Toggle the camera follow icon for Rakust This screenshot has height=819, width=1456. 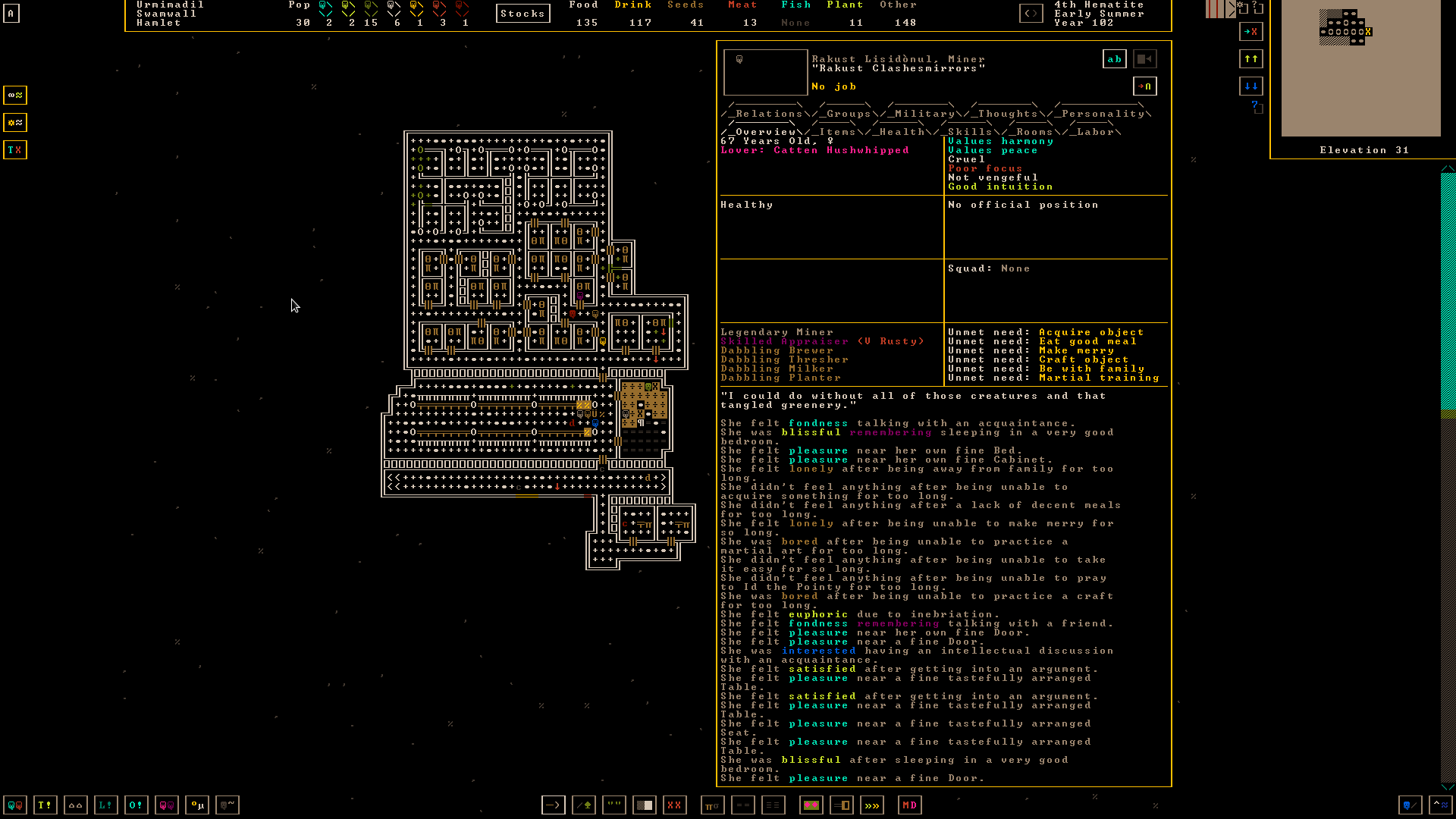1144,59
